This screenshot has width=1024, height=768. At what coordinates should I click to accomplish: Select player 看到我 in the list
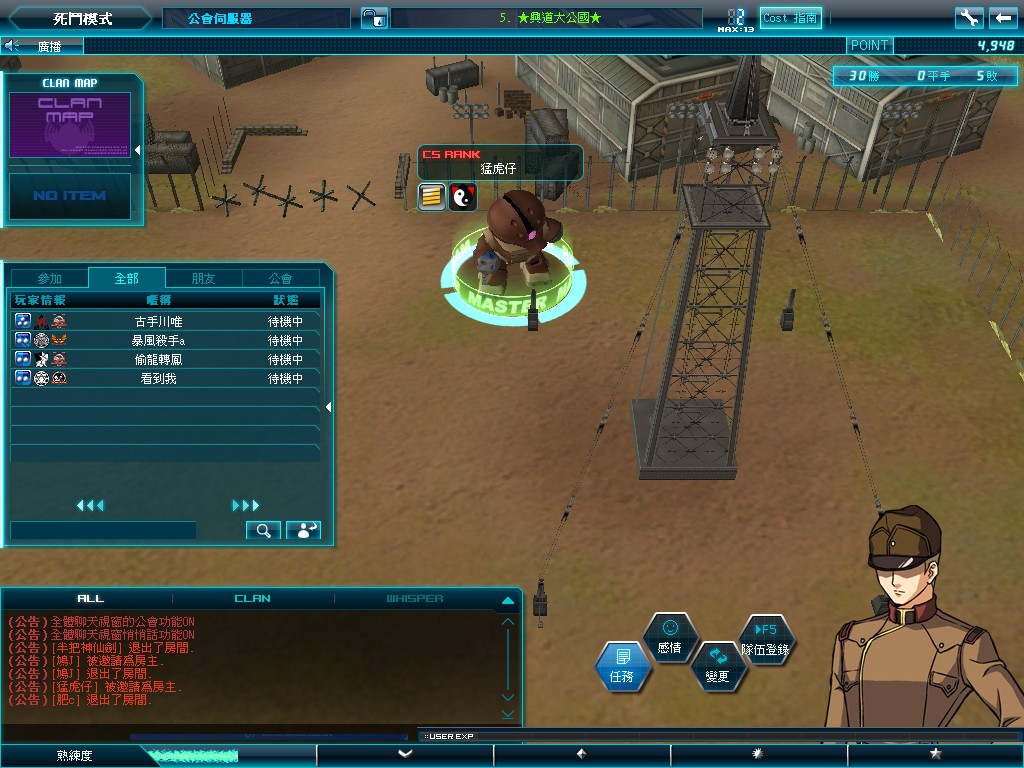pos(160,379)
